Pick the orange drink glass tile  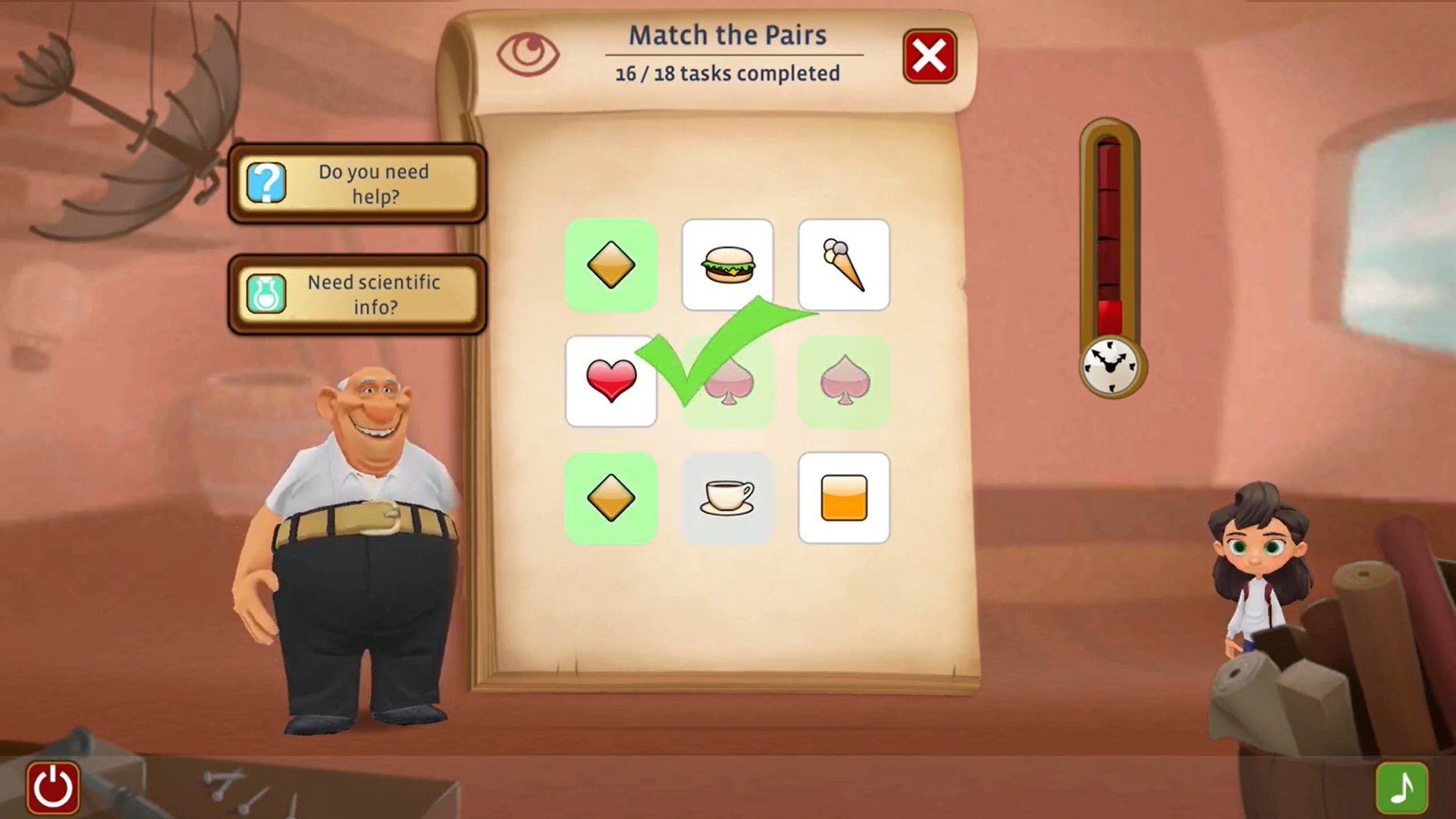[x=843, y=497]
